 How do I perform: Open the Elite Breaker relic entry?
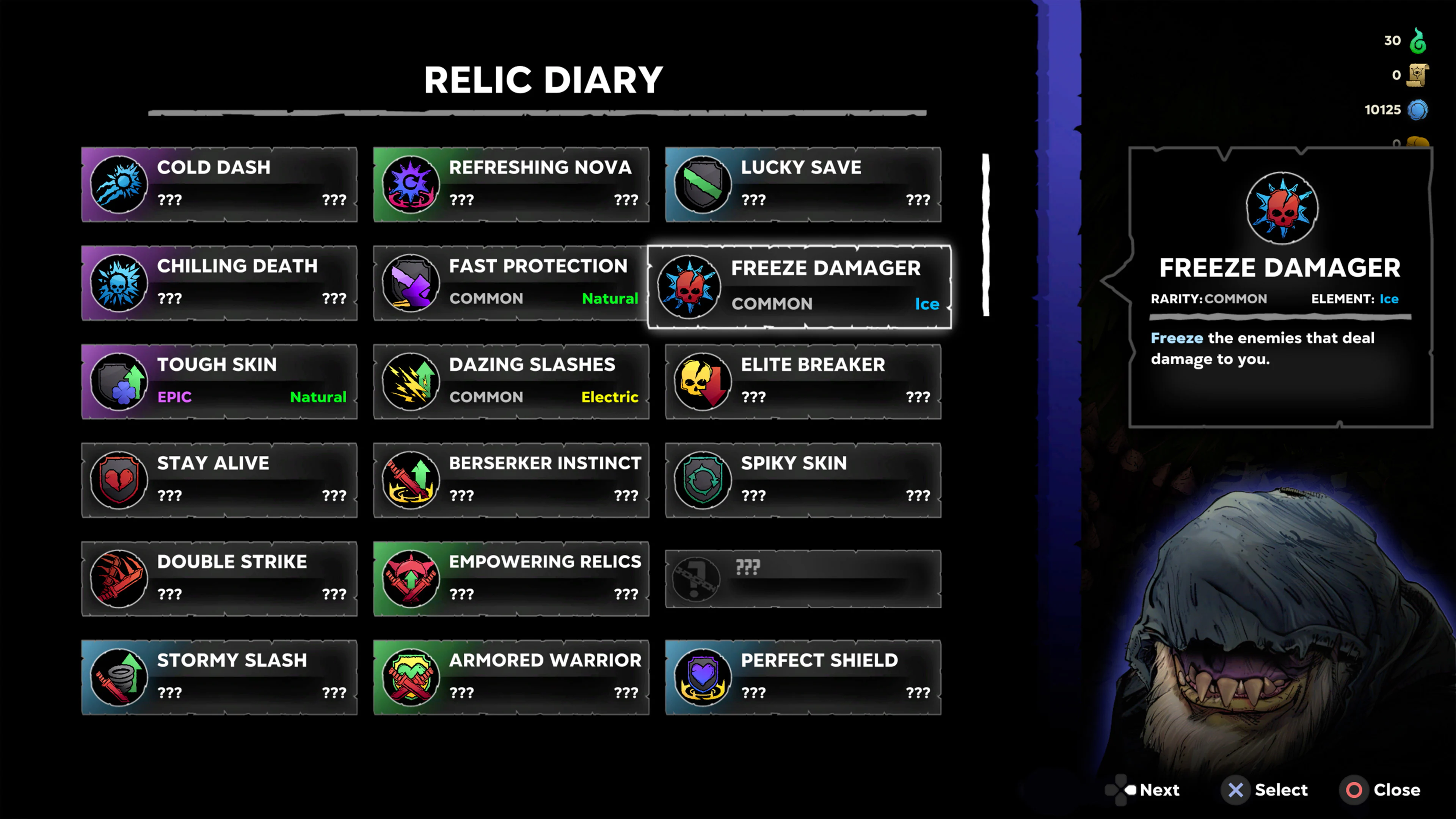click(803, 381)
